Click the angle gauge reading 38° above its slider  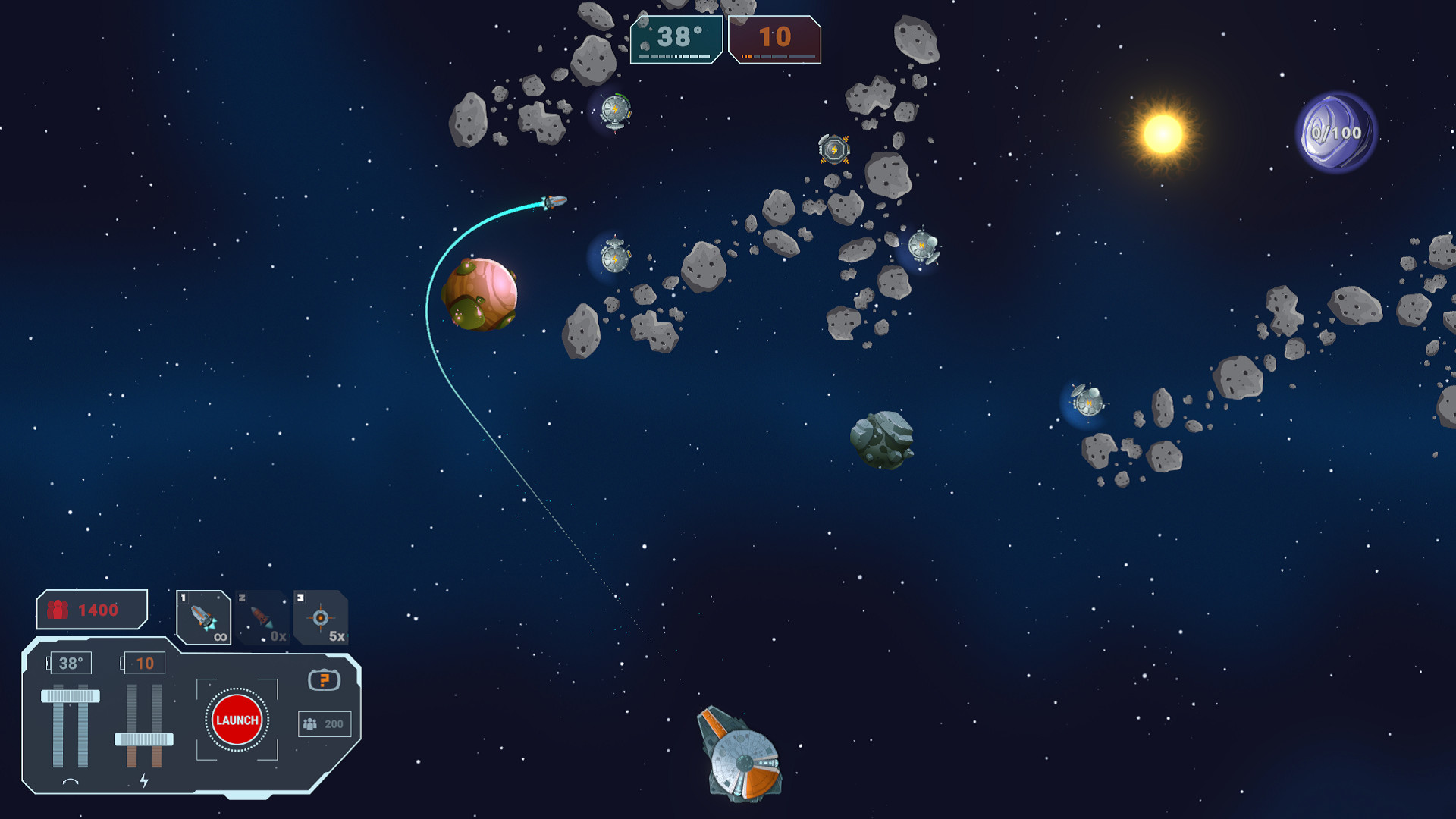[72, 661]
